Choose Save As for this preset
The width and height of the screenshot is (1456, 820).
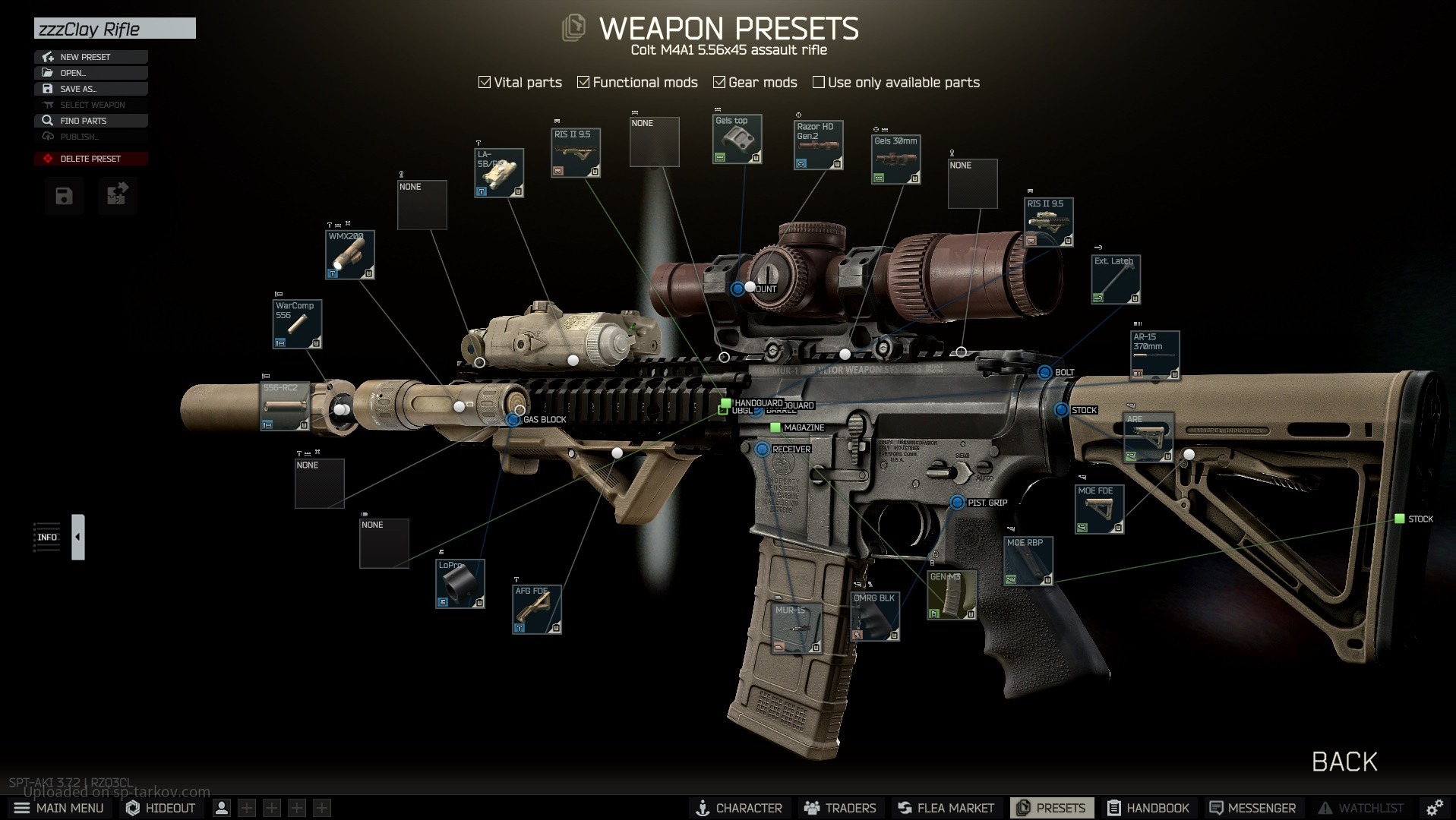coord(90,89)
